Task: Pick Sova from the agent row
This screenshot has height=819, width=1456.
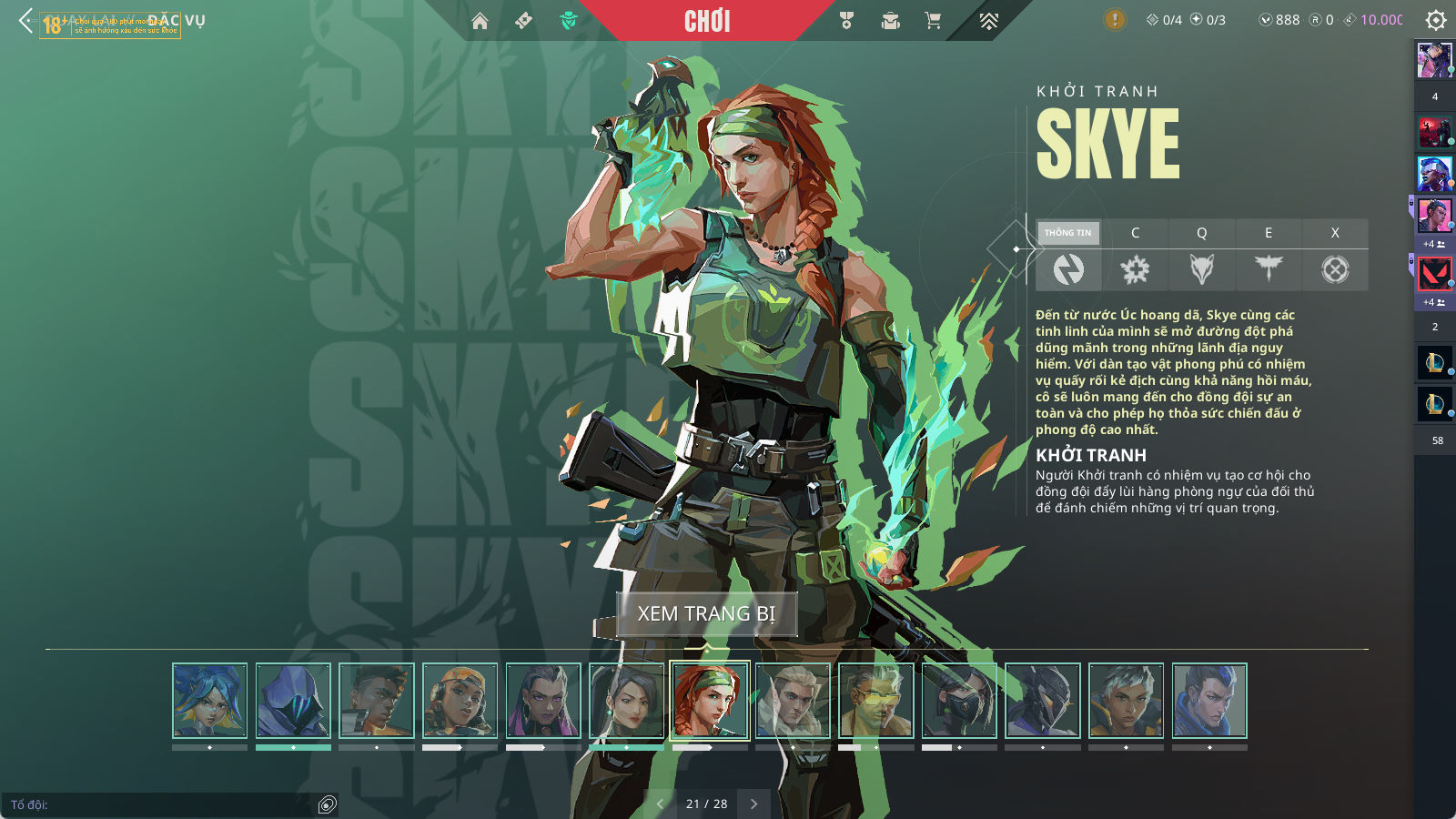Action: coord(793,700)
